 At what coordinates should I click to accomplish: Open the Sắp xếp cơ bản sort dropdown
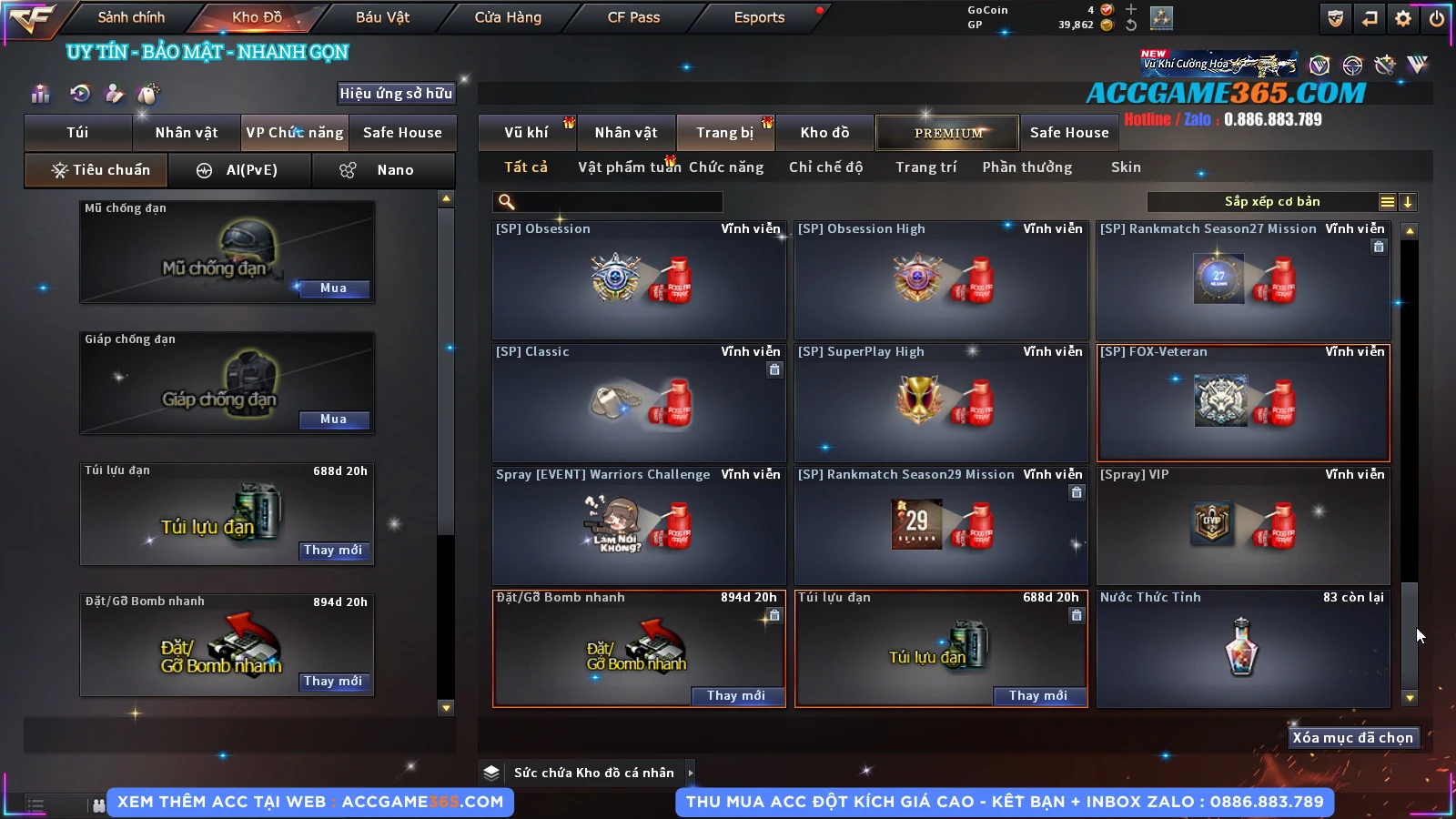coord(1271,202)
